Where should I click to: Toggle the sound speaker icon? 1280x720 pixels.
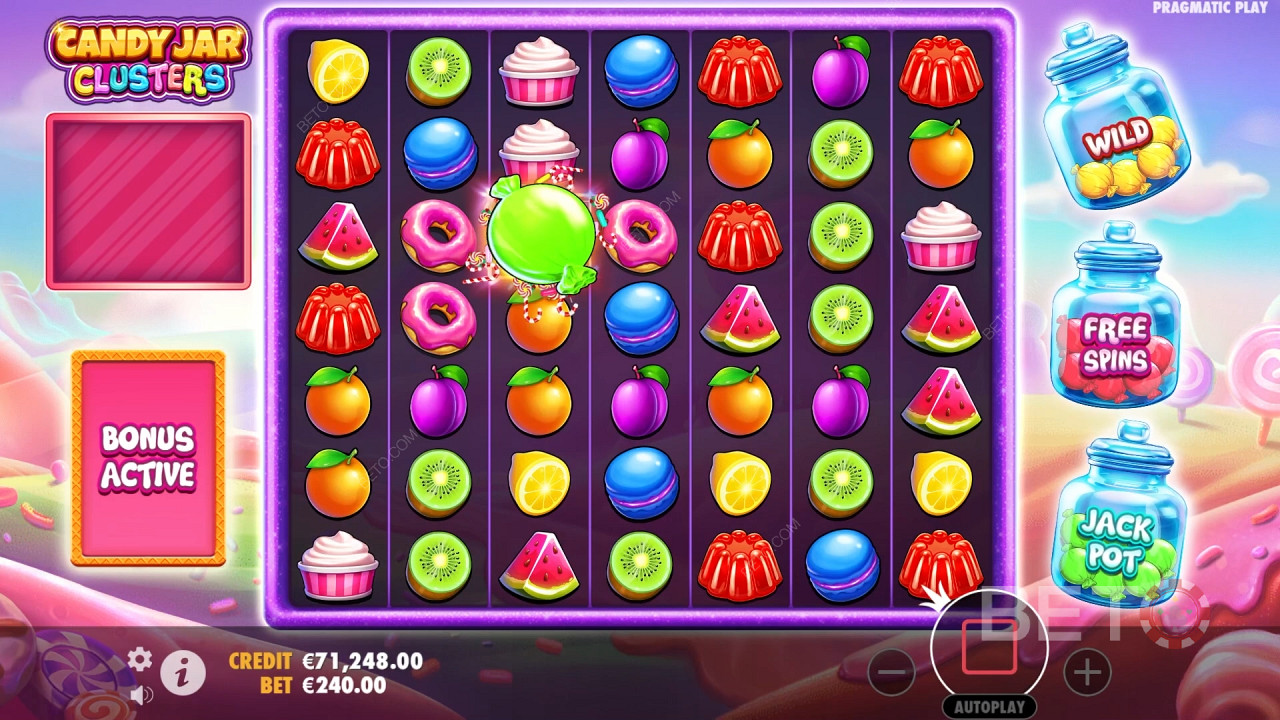(x=141, y=693)
